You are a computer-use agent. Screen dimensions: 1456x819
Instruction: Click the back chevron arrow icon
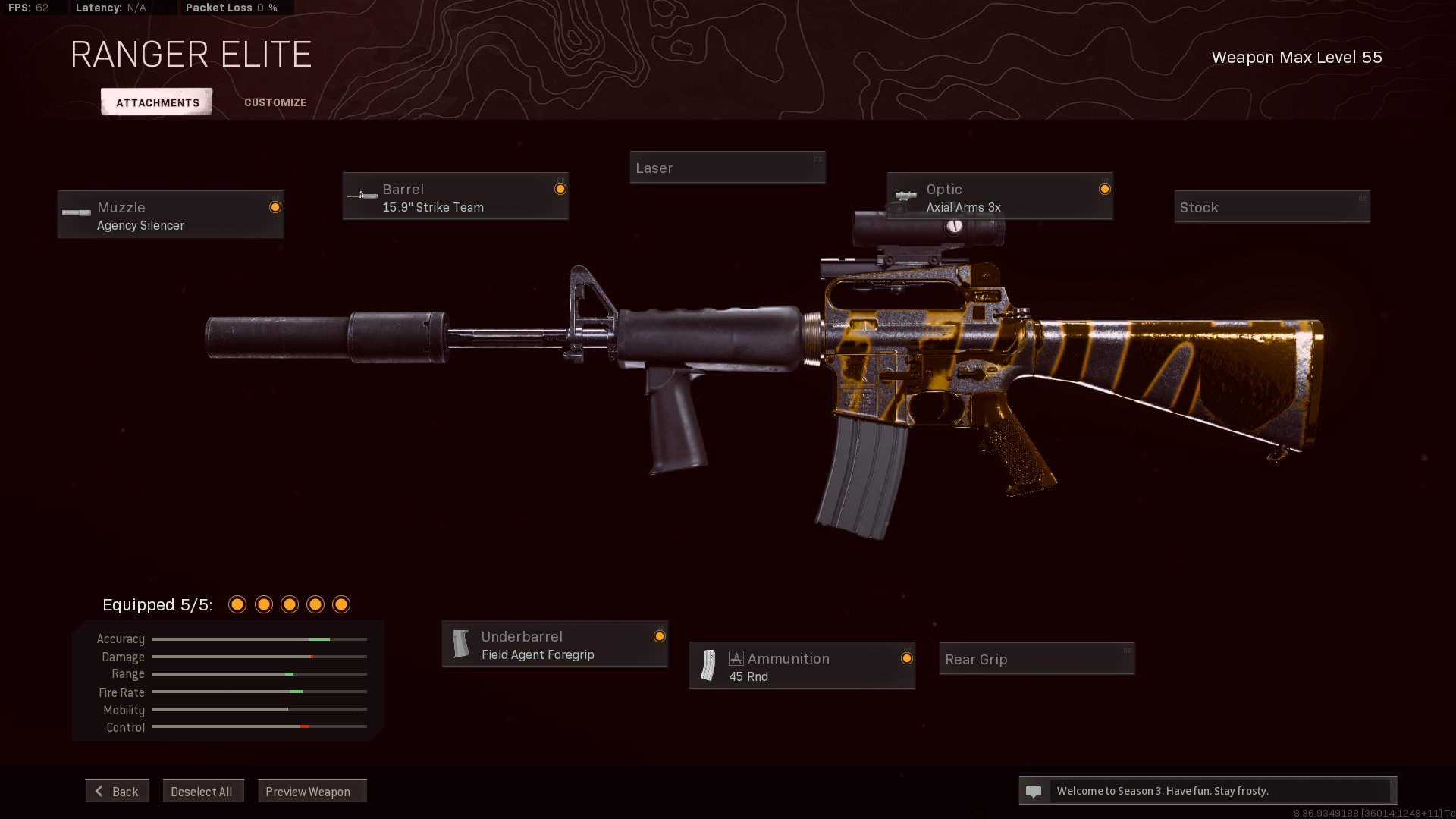coord(99,791)
